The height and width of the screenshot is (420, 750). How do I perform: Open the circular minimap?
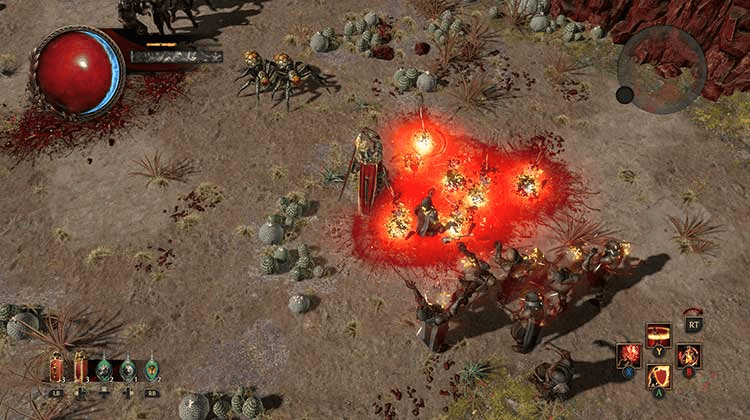coord(661,69)
